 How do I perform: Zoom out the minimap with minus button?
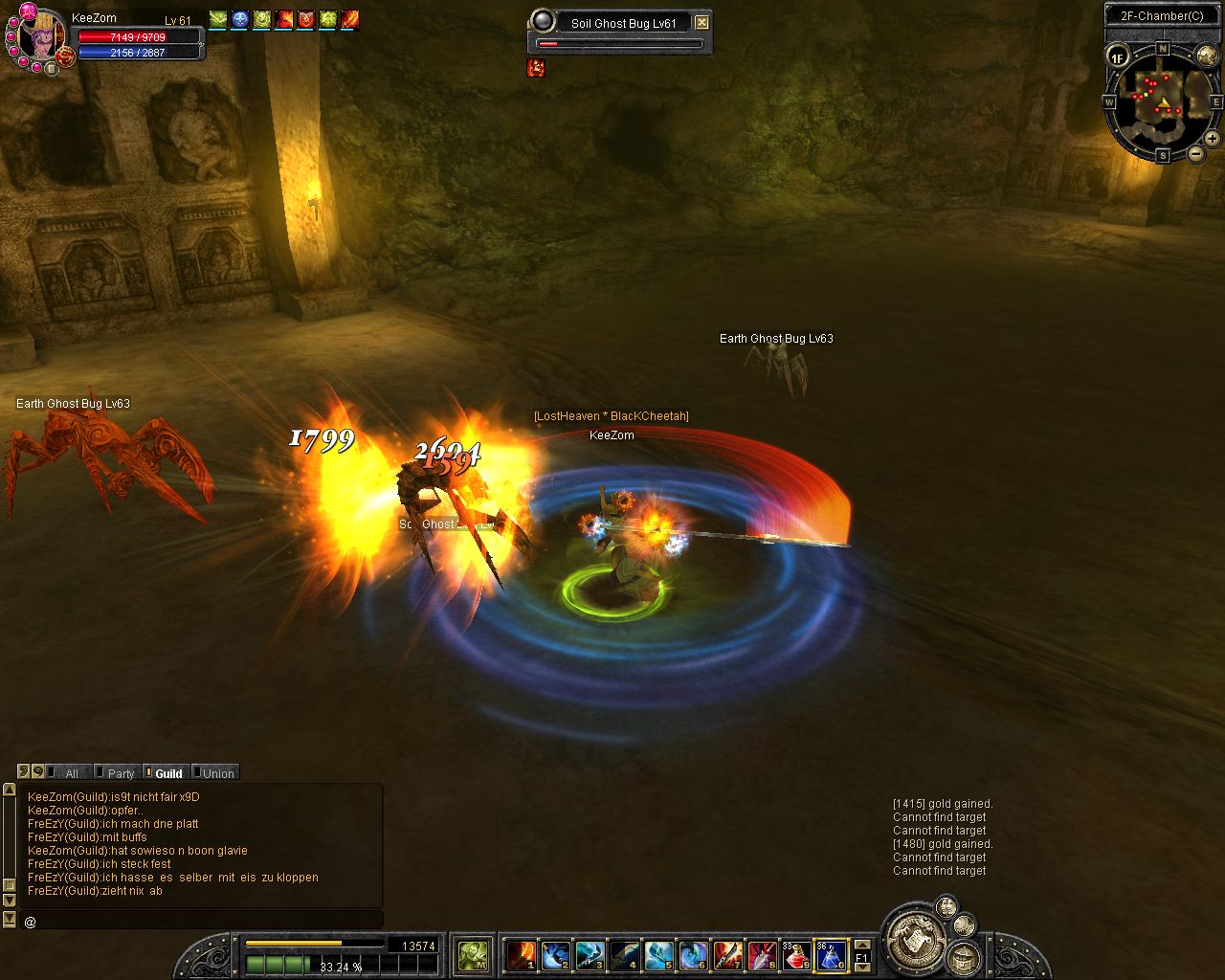(x=1195, y=153)
